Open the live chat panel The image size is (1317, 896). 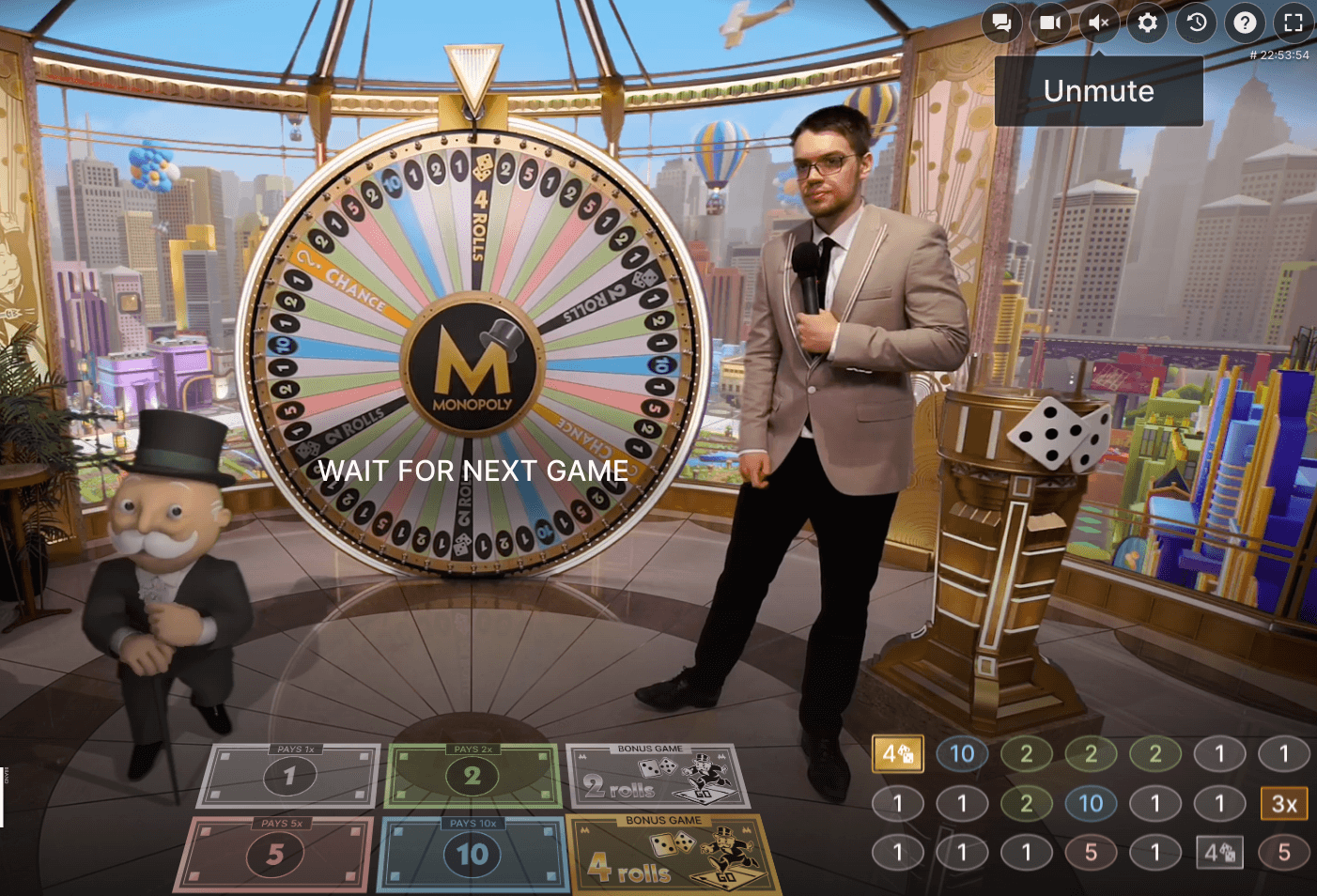[x=1001, y=23]
